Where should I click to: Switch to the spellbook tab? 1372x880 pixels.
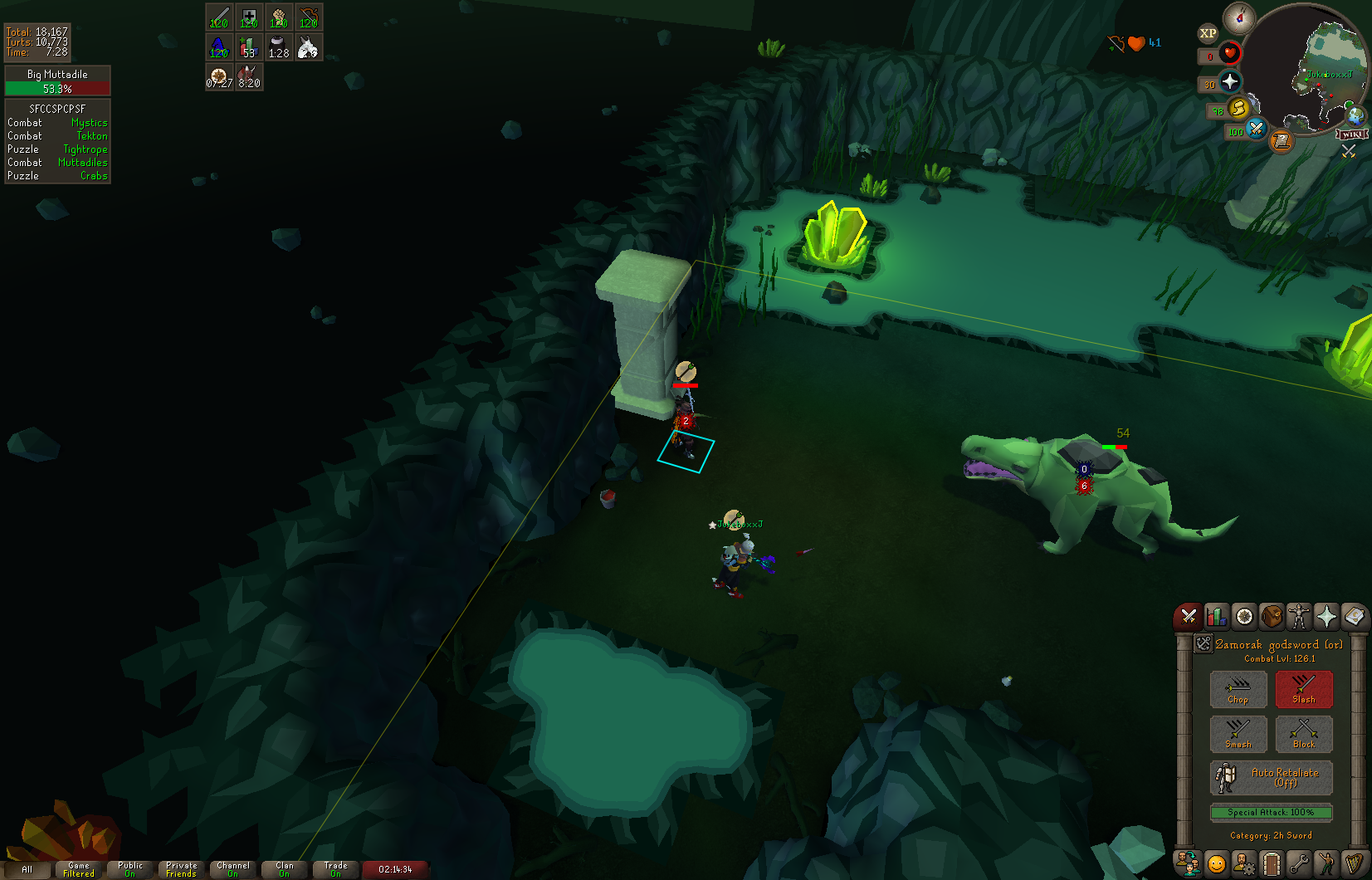(1354, 616)
